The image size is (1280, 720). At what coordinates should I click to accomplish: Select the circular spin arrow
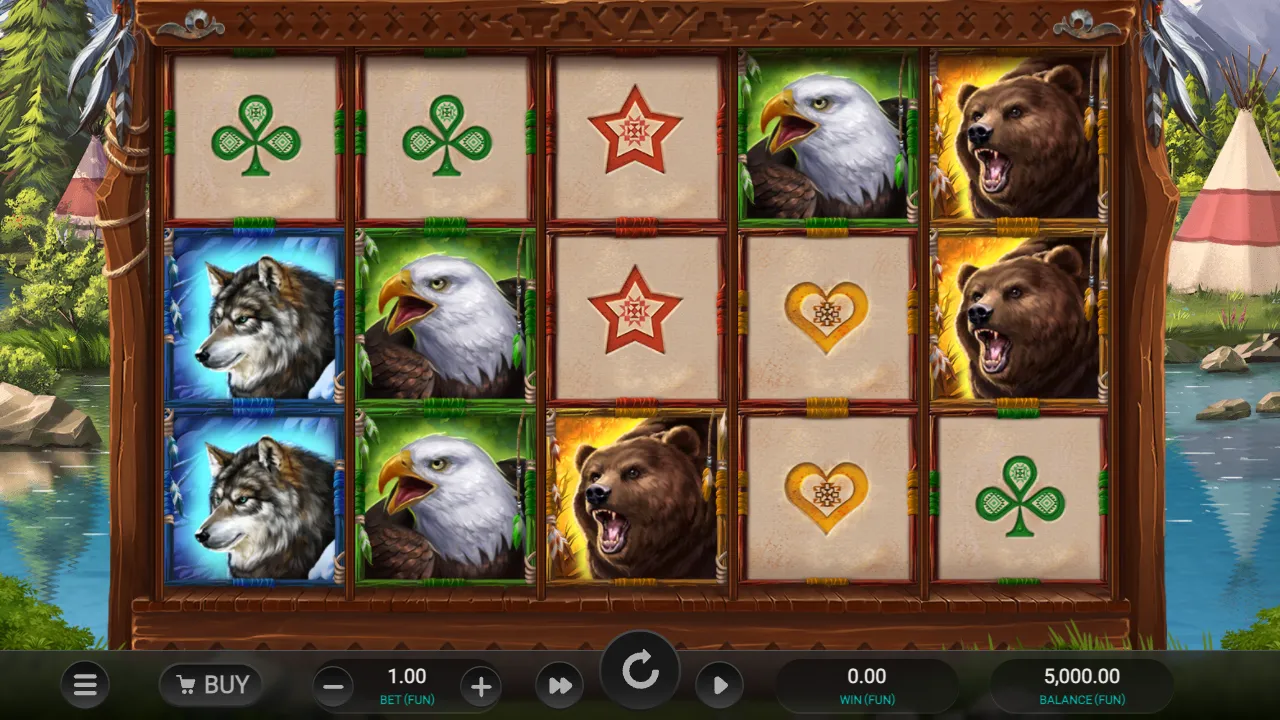[641, 670]
